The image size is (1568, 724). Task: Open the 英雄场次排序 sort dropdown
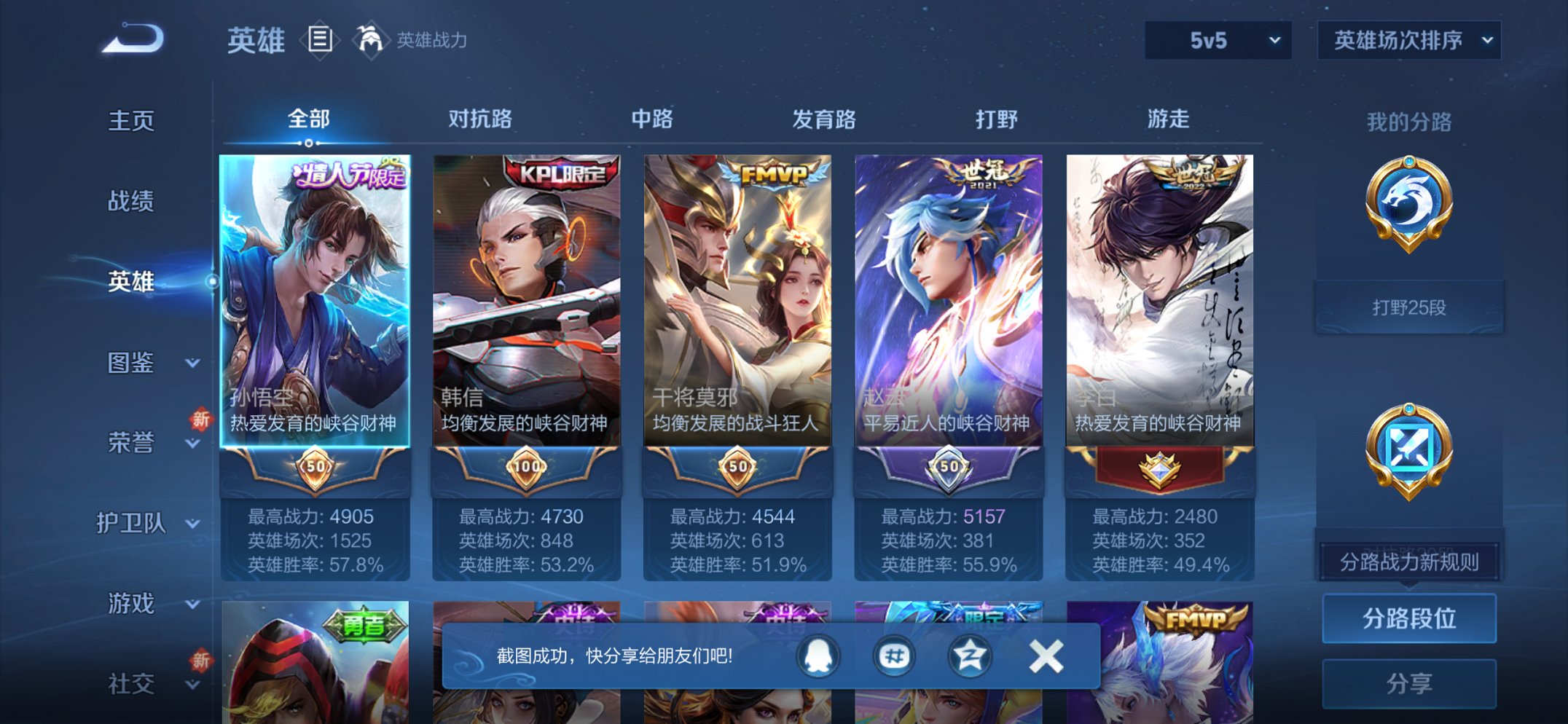(1408, 42)
